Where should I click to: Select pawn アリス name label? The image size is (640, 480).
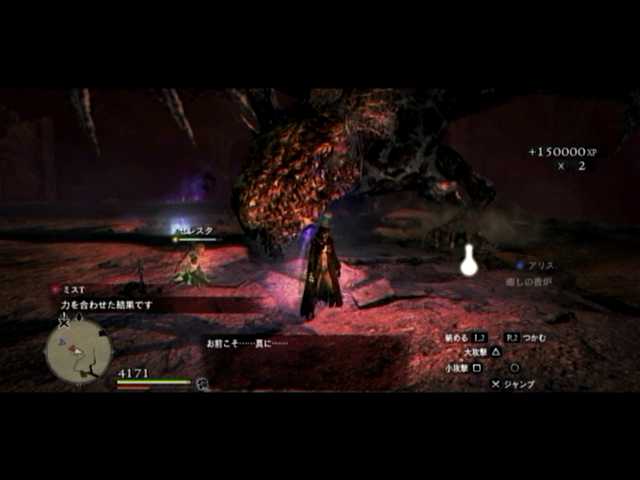[x=541, y=266]
